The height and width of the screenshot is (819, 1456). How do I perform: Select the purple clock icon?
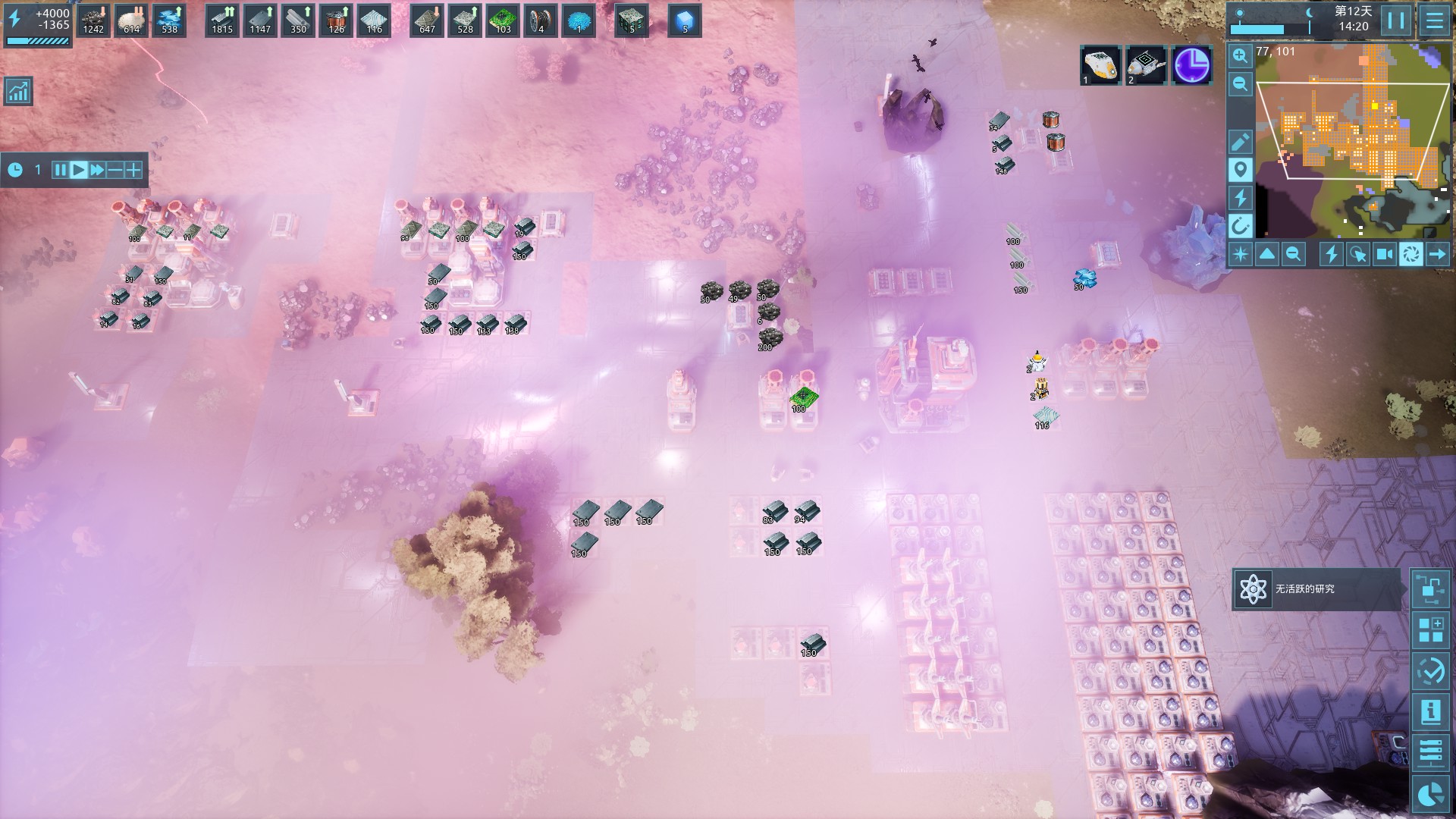point(1191,65)
